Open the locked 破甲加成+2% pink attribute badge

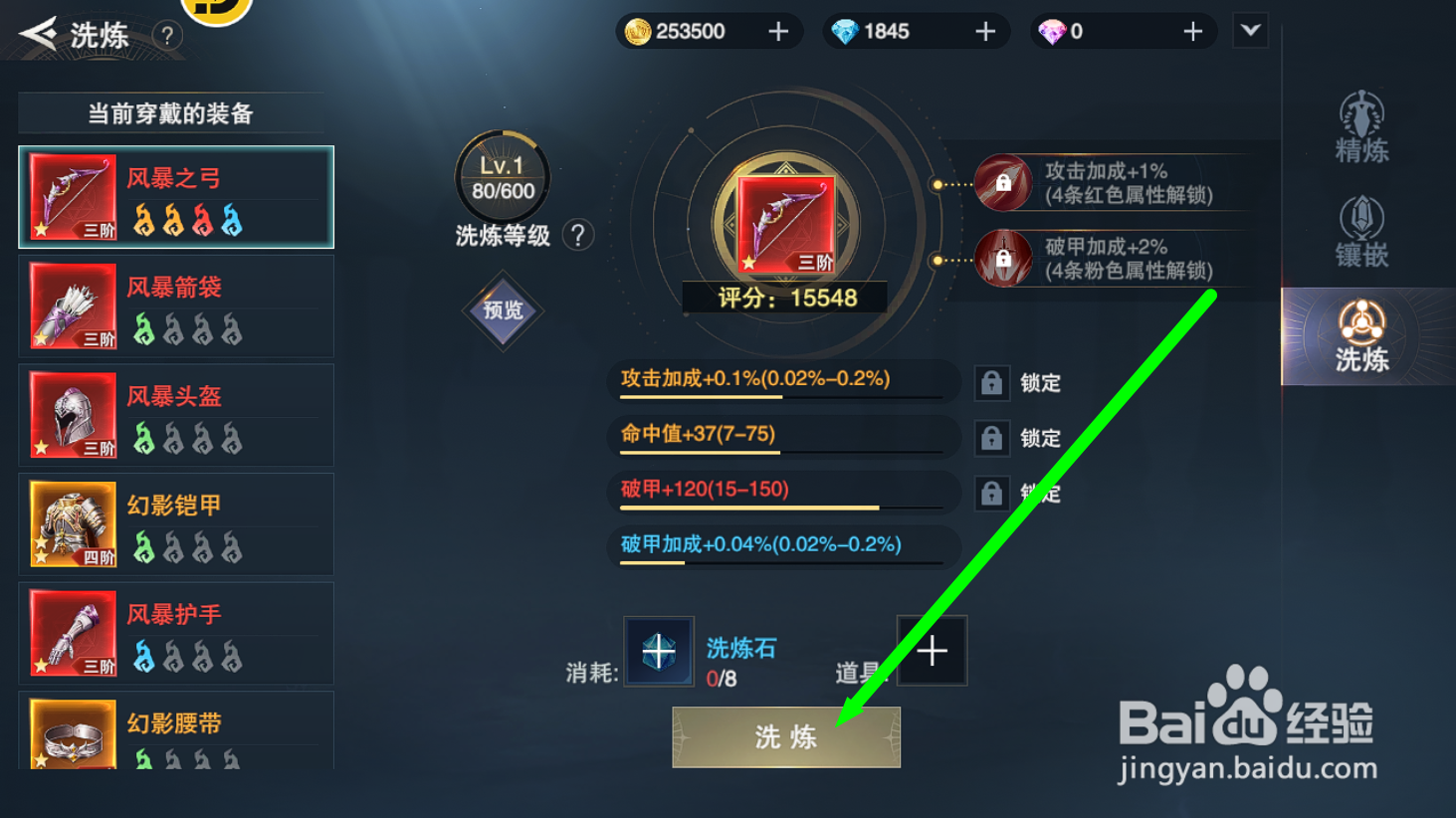(1003, 257)
